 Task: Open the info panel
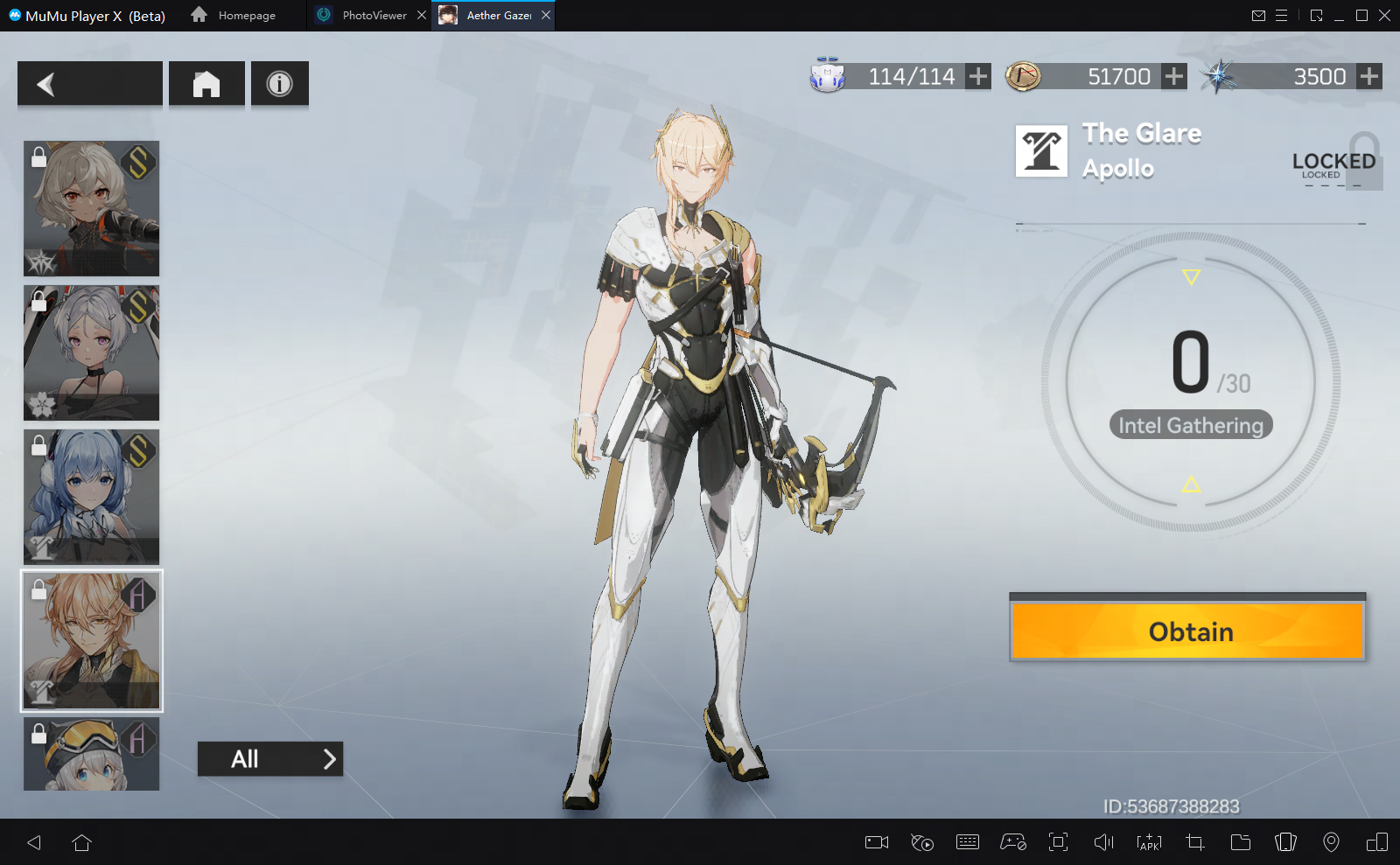[x=279, y=84]
